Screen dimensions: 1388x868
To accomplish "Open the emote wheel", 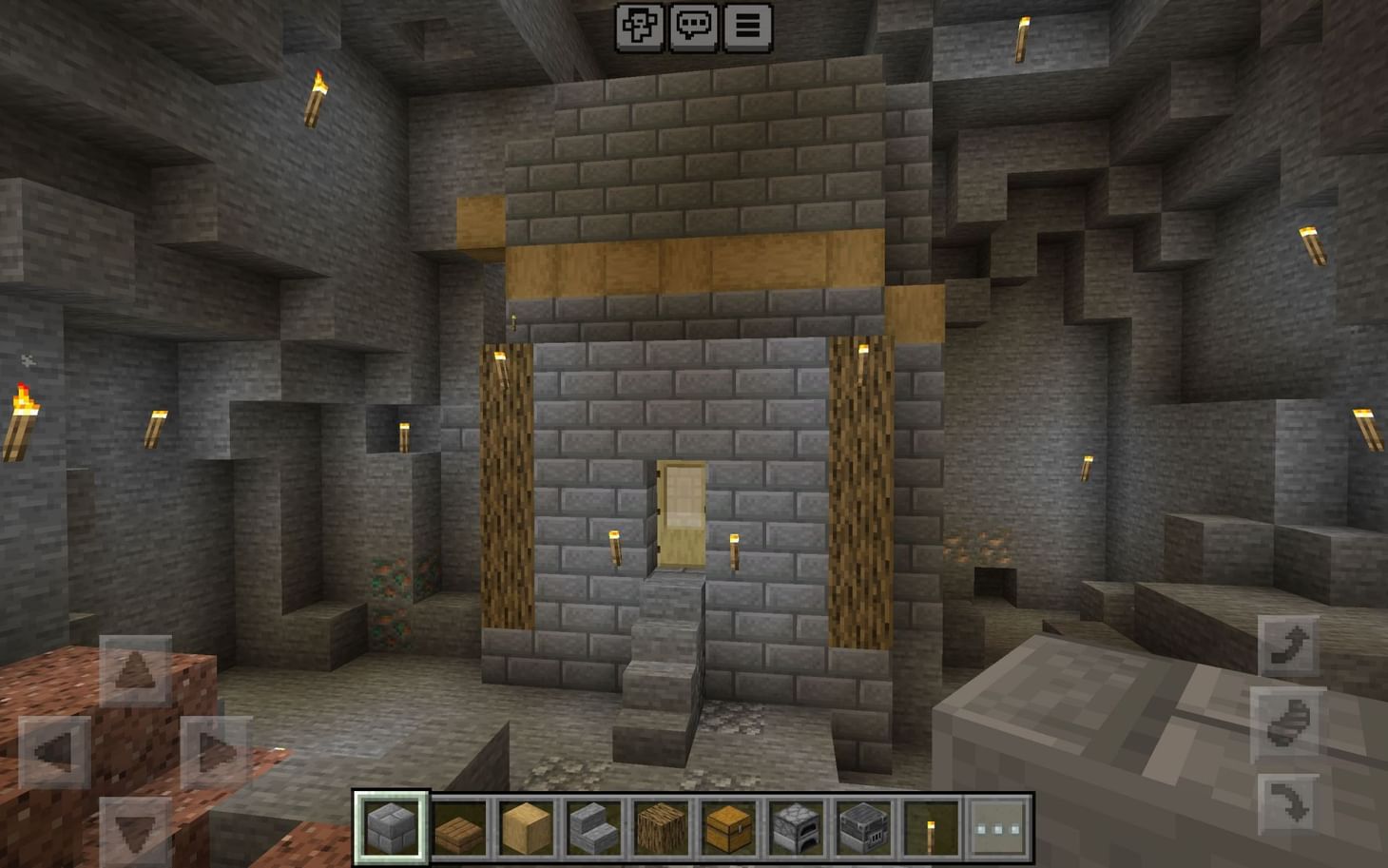I will coord(641,26).
